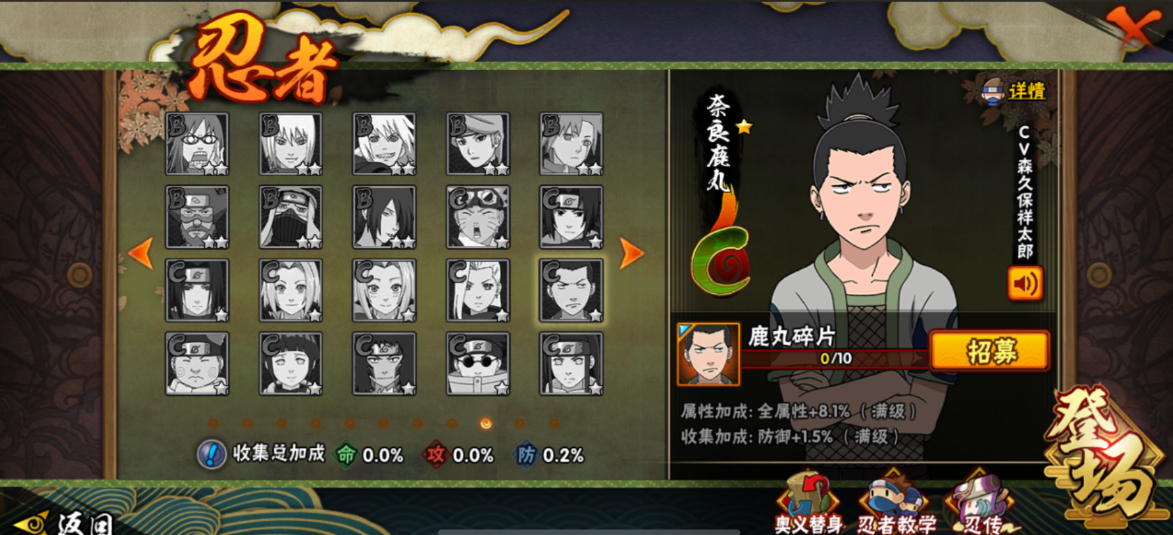The height and width of the screenshot is (535, 1173).
Task: Recruit Shikamaru with the 招募 button
Action: tap(989, 351)
